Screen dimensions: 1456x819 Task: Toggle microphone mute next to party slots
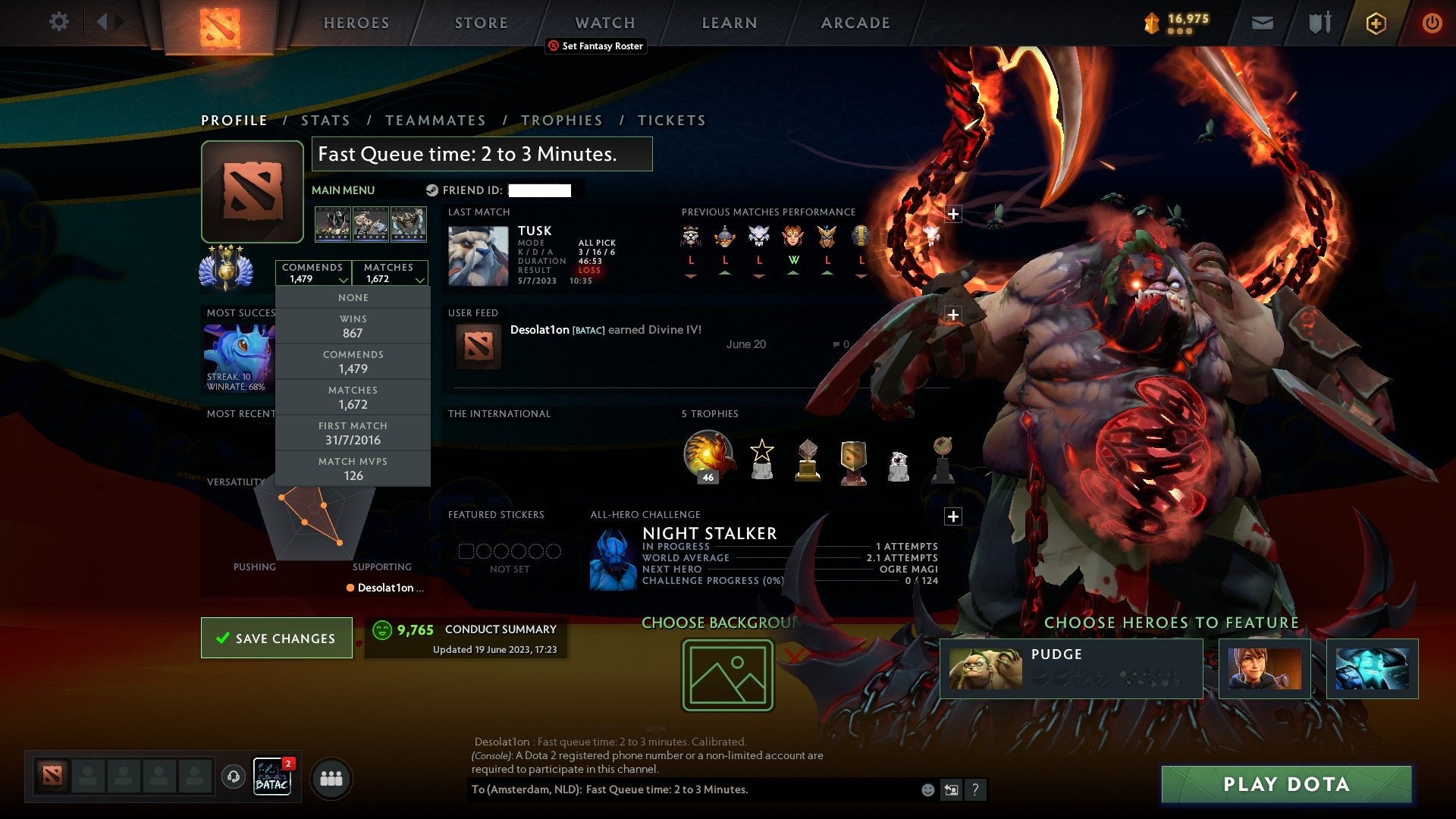point(233,777)
